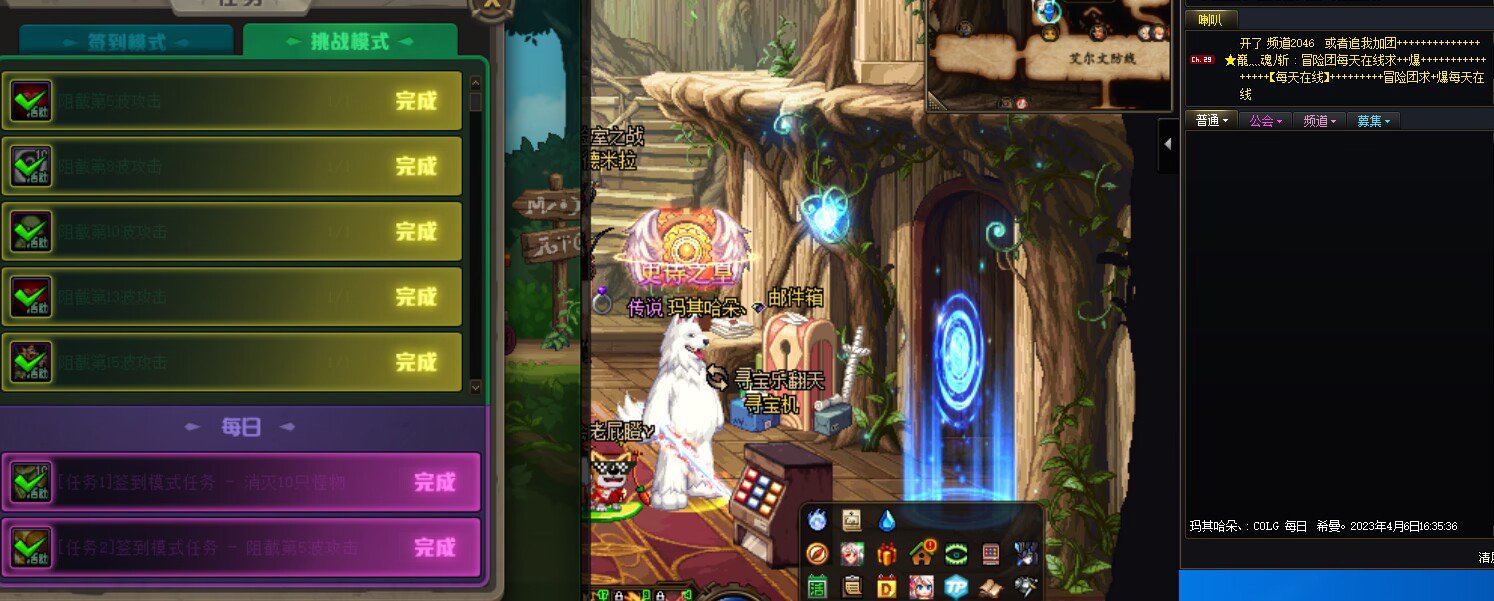Open the 喇叭 megaphone chat tab
Screen dimensions: 1494x601
[x=1210, y=19]
